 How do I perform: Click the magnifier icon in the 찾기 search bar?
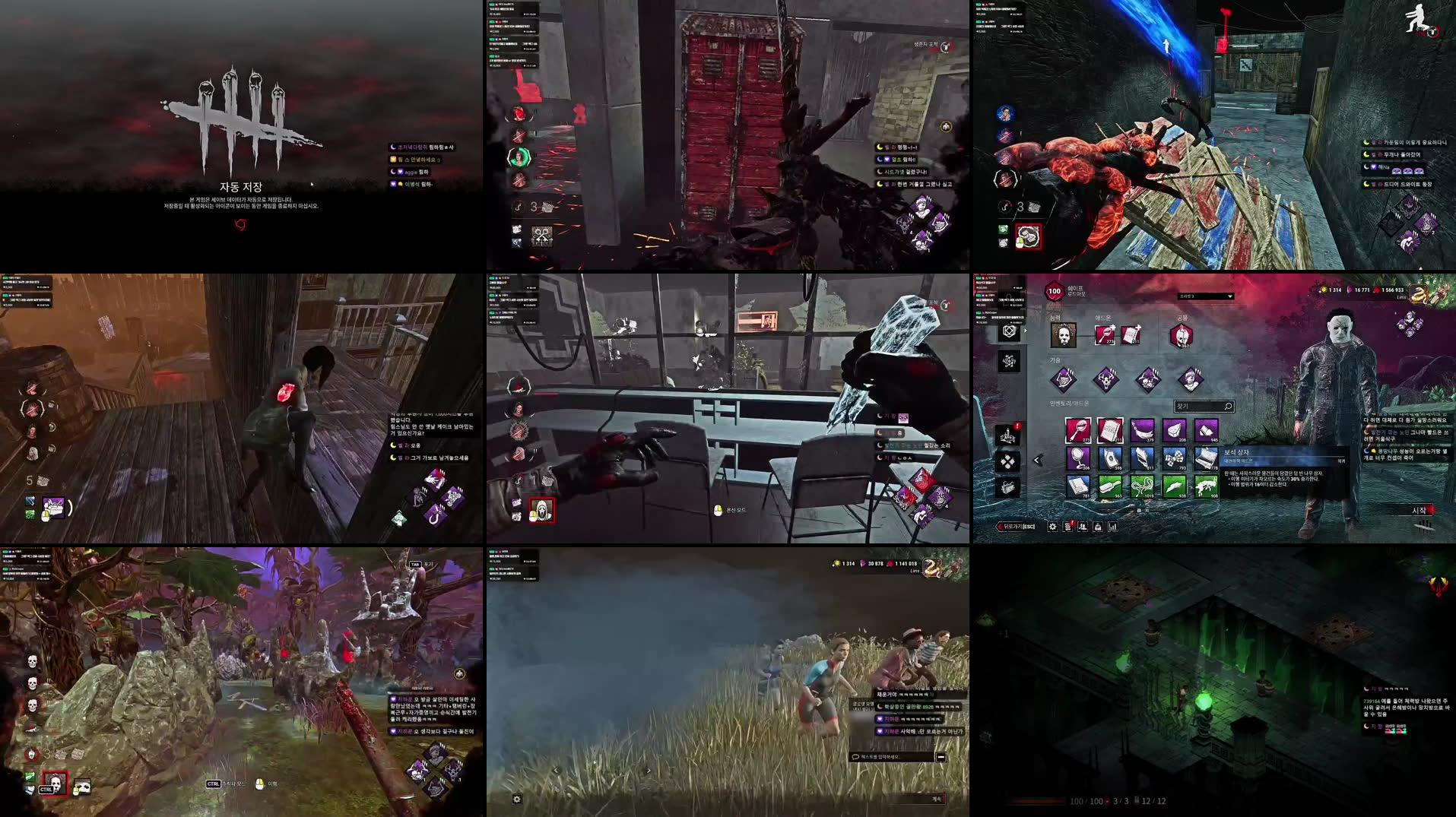(x=1228, y=407)
